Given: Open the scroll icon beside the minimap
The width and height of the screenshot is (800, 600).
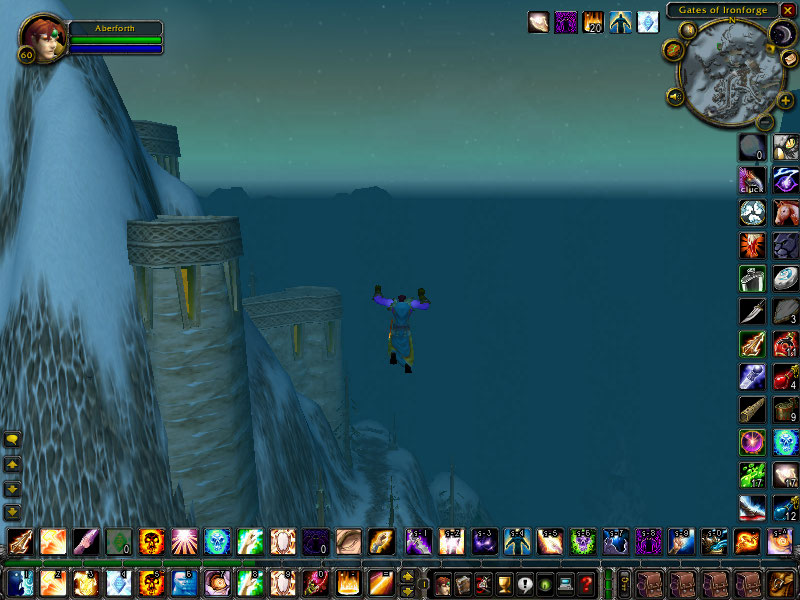Looking at the screenshot, I should tap(784, 61).
